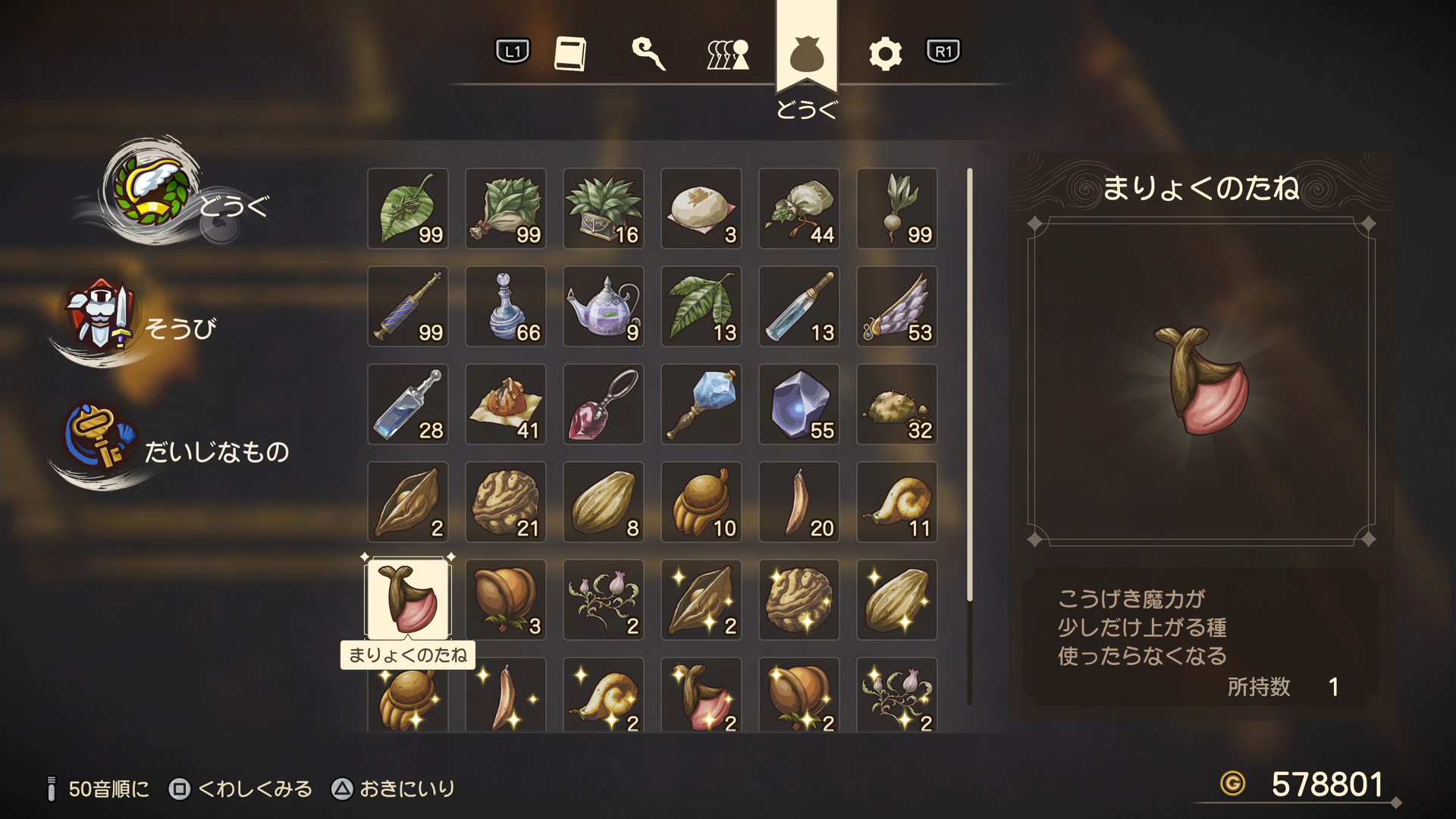Open the party members tab
This screenshot has height=819, width=1456.
[x=728, y=54]
